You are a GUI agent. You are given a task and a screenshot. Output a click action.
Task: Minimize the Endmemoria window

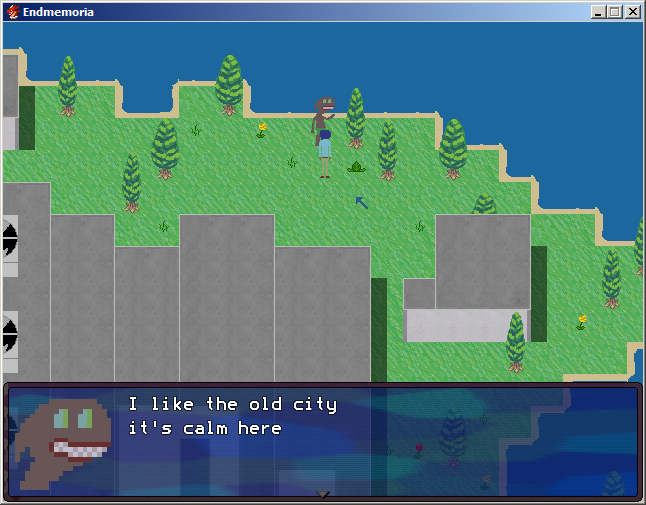(598, 12)
